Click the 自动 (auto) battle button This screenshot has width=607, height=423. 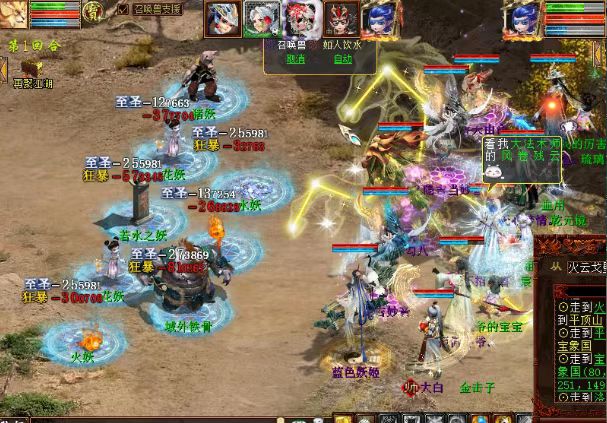coord(343,58)
